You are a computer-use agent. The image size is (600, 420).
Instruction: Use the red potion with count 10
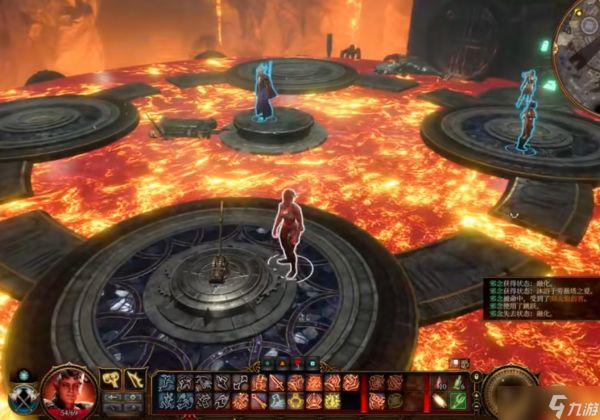point(441,383)
